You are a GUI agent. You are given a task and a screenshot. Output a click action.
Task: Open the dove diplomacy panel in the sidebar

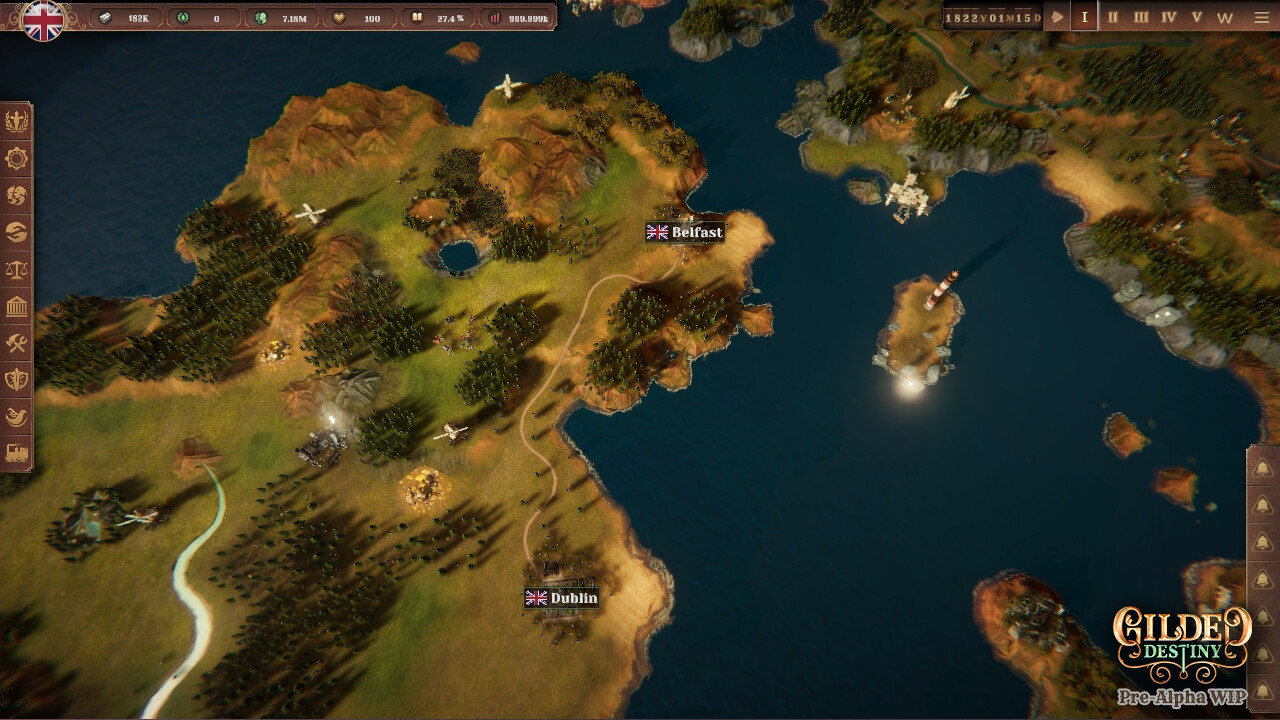click(17, 416)
